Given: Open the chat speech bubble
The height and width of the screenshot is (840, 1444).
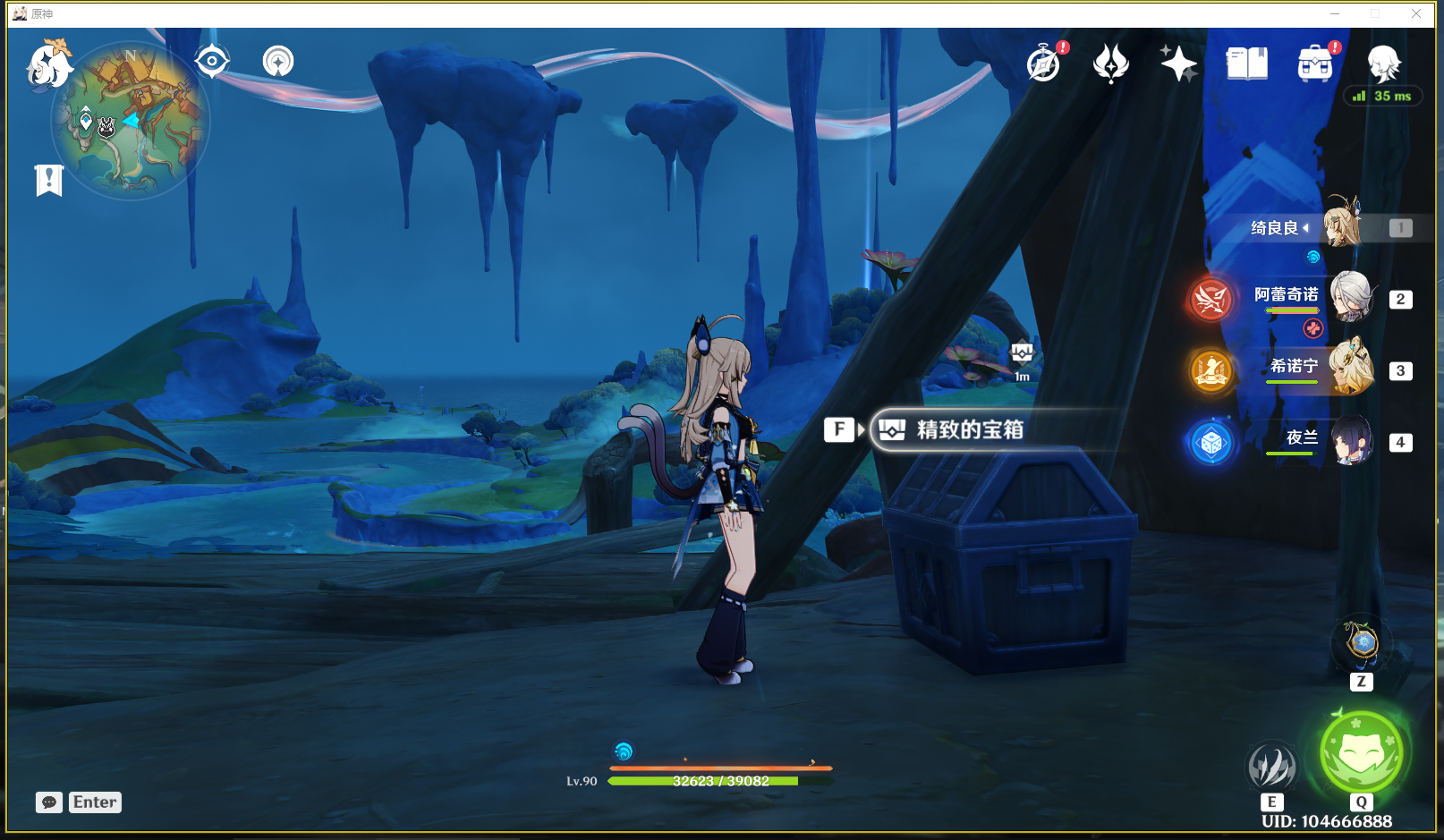Looking at the screenshot, I should tap(49, 802).
